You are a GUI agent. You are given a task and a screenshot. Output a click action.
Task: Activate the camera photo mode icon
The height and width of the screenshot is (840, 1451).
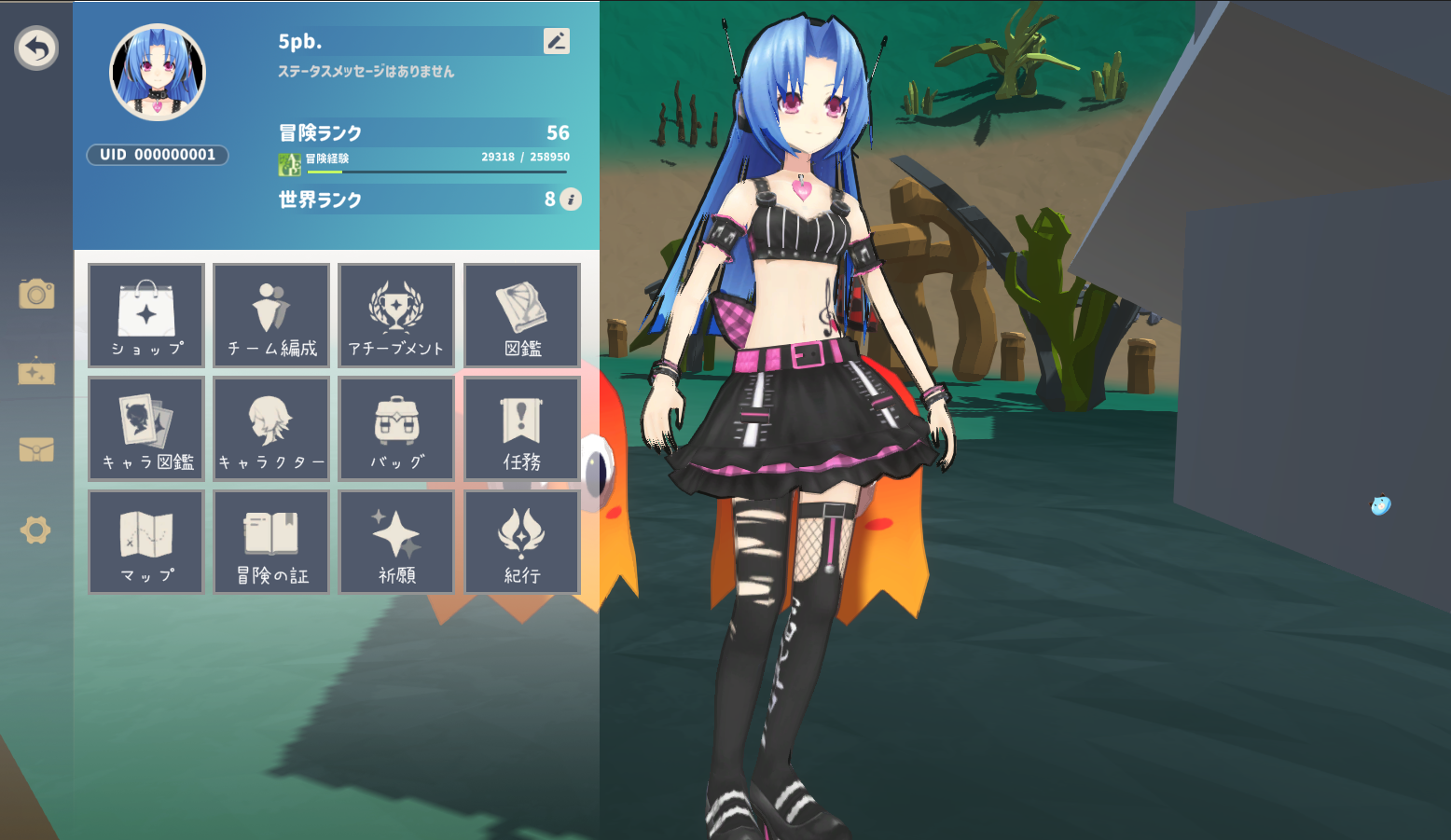click(36, 295)
